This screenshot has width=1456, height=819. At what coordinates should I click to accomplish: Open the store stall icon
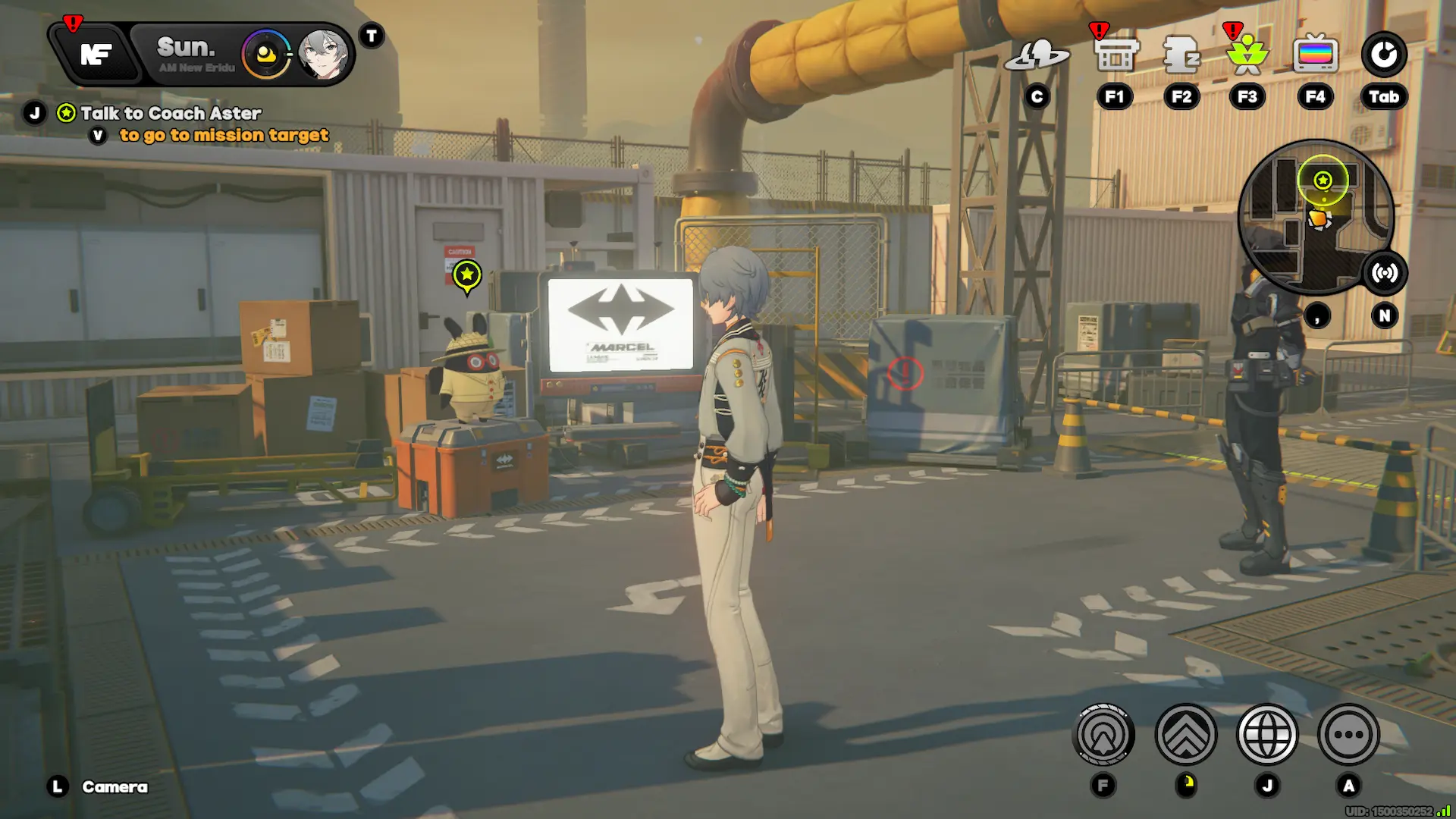tap(1116, 55)
